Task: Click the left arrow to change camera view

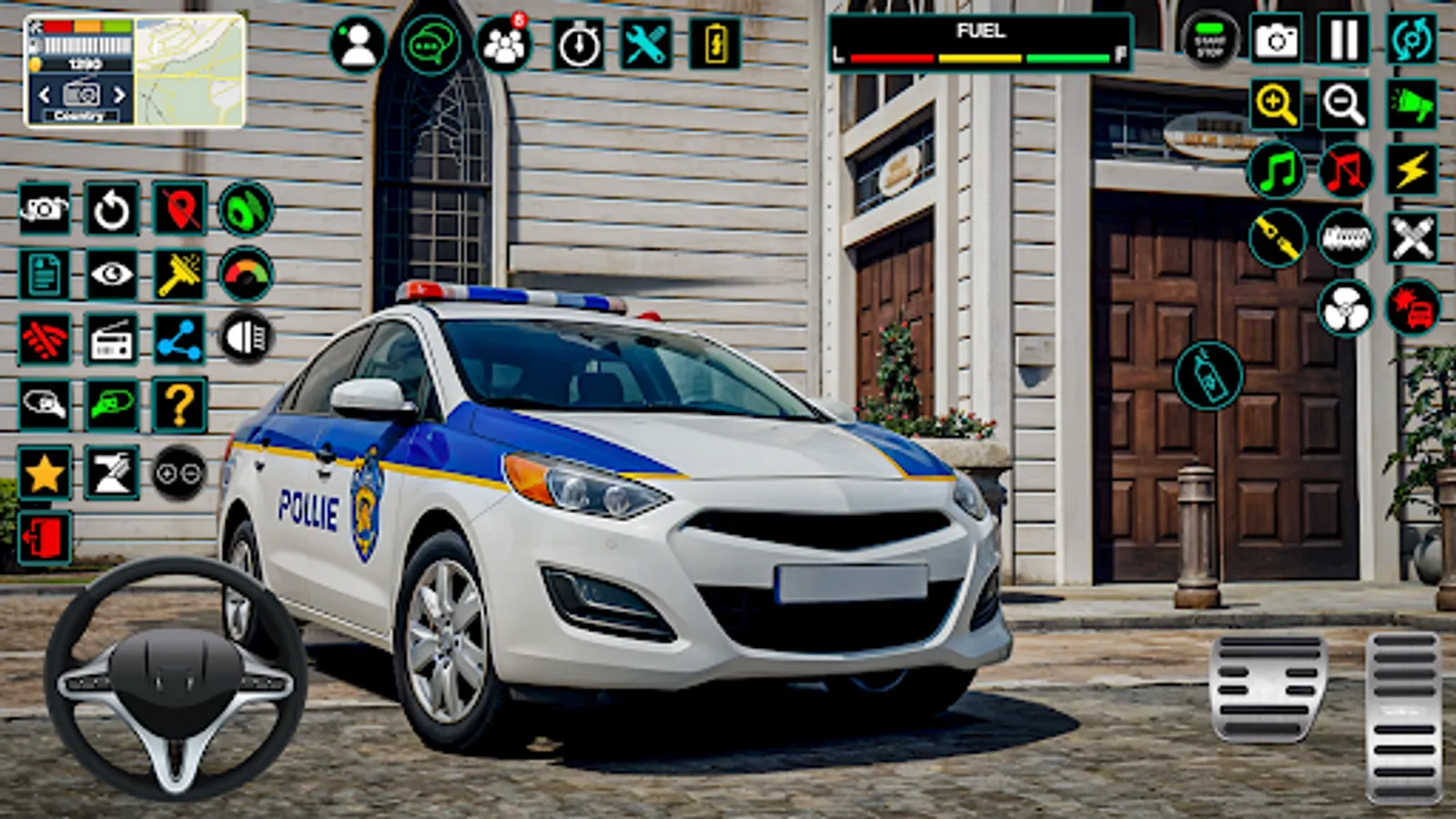Action: tap(43, 95)
